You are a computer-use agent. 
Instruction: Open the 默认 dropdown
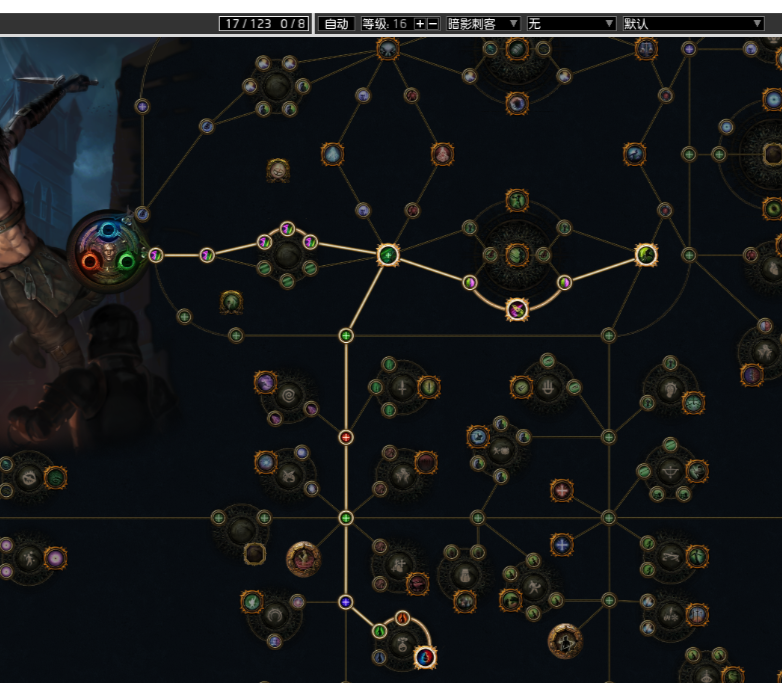point(693,23)
